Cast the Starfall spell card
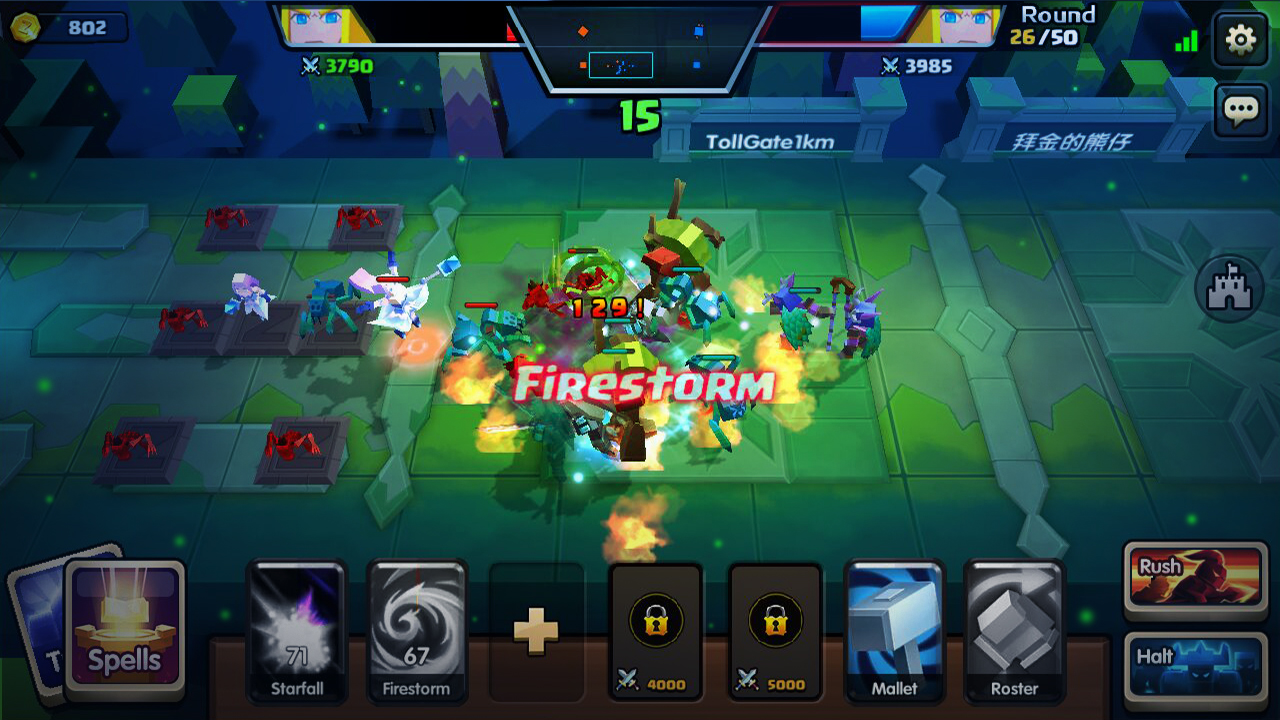 click(296, 634)
